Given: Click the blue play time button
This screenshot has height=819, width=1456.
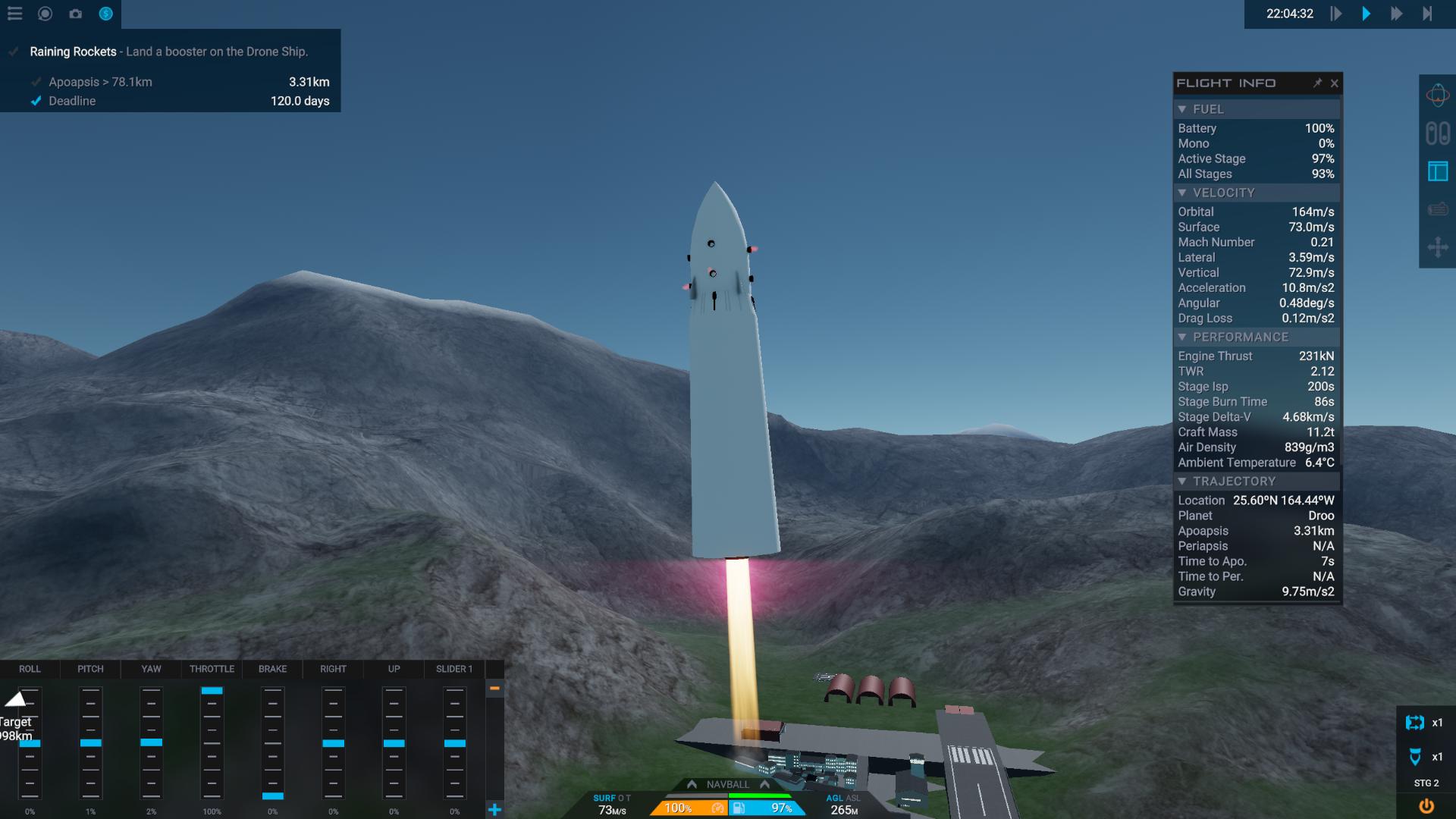Looking at the screenshot, I should (1366, 14).
